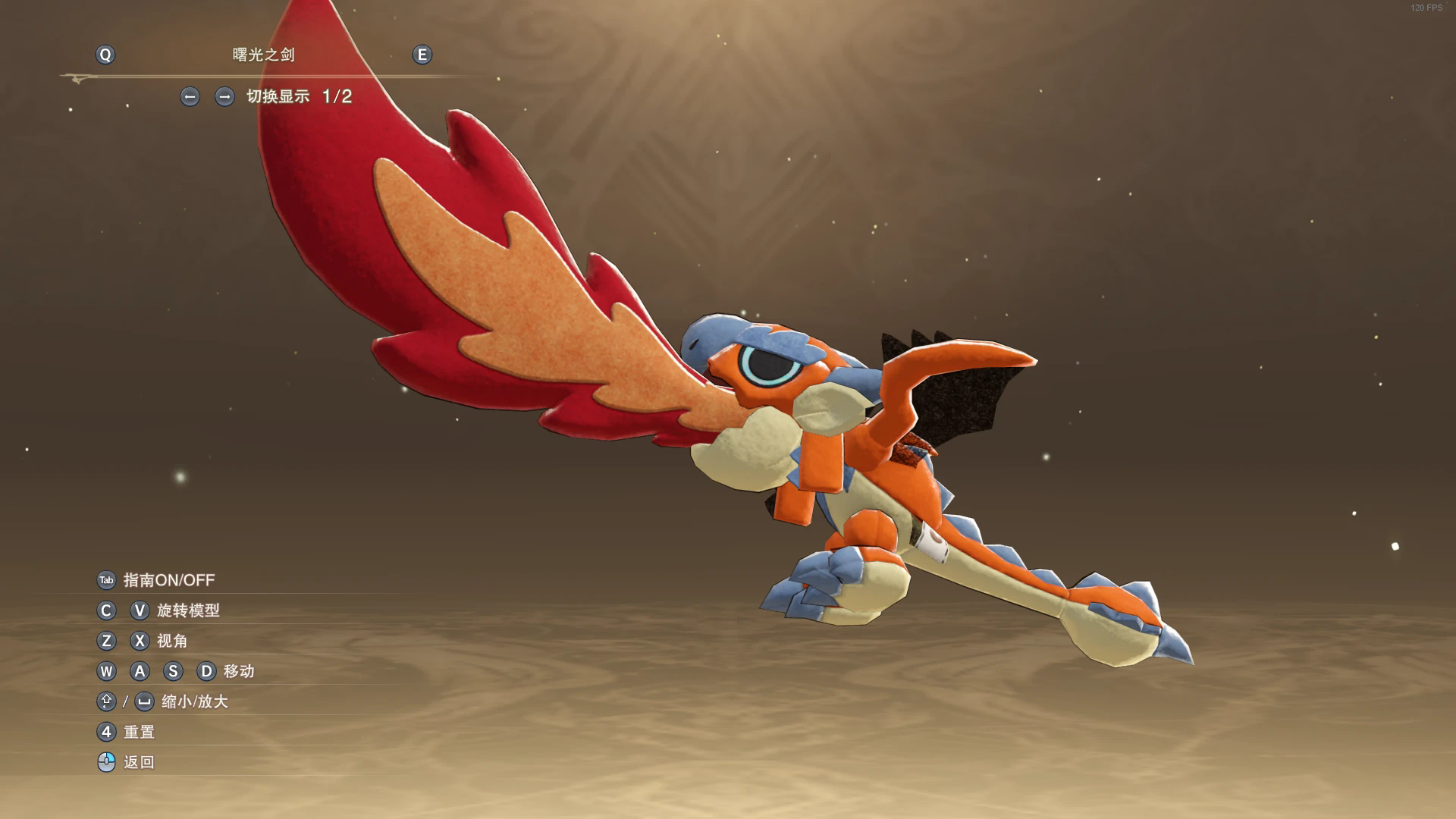This screenshot has width=1456, height=819.
Task: Reset the model view via 重置
Action: pyautogui.click(x=139, y=732)
